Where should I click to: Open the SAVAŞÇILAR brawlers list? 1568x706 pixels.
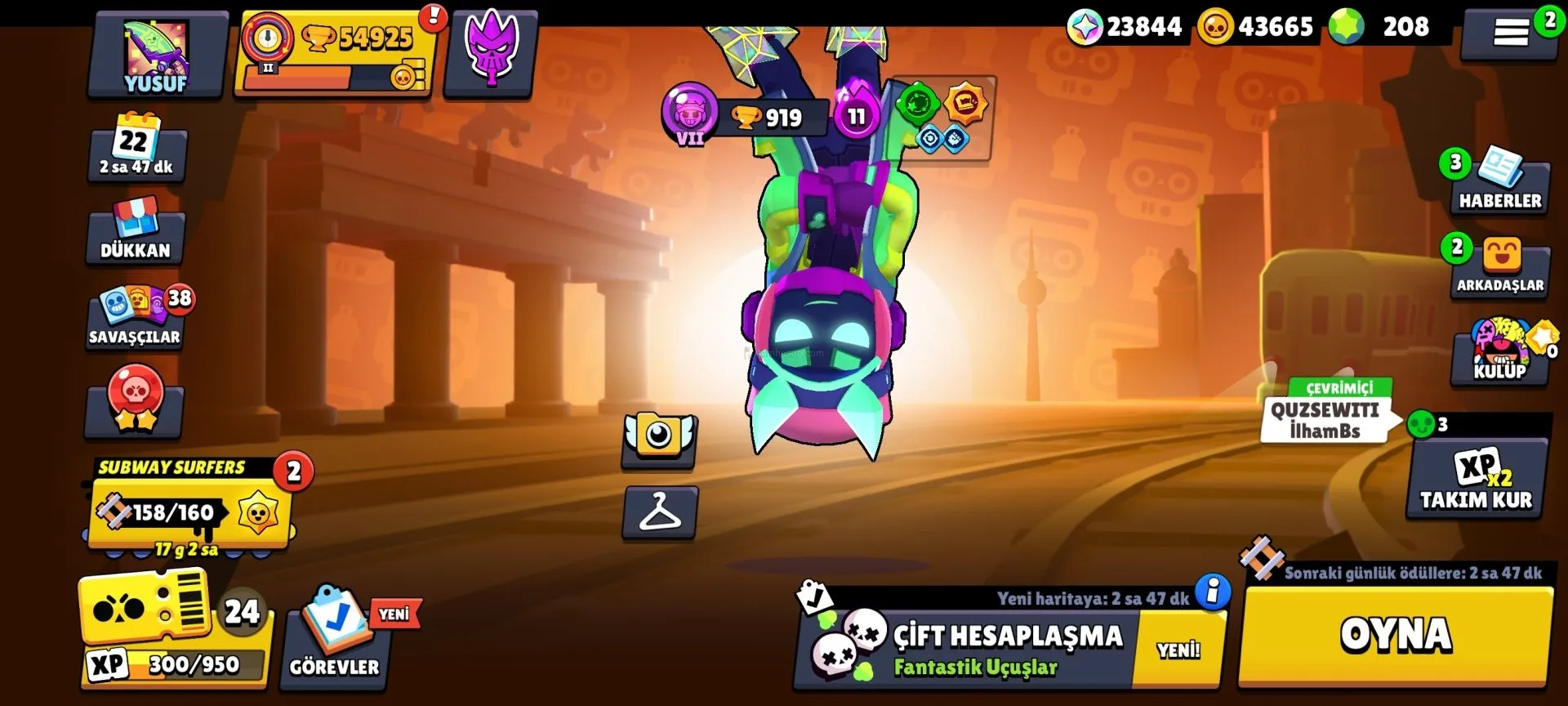click(136, 319)
